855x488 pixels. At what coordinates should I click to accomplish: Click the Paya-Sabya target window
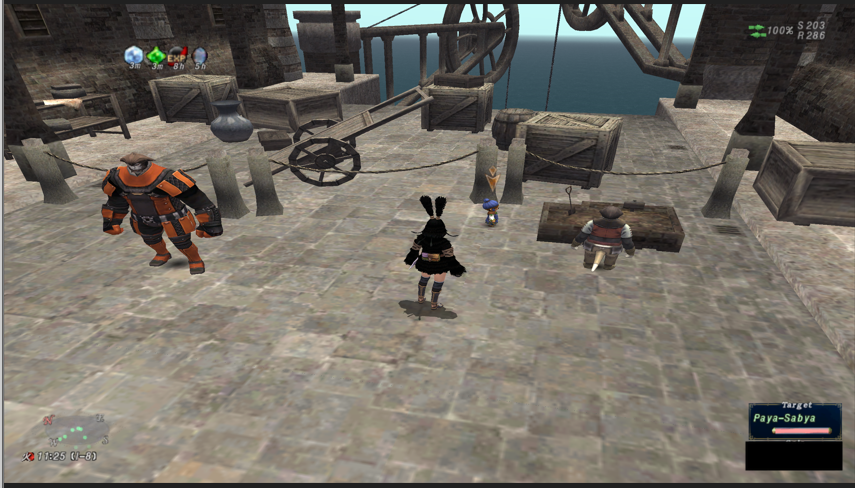pos(795,421)
